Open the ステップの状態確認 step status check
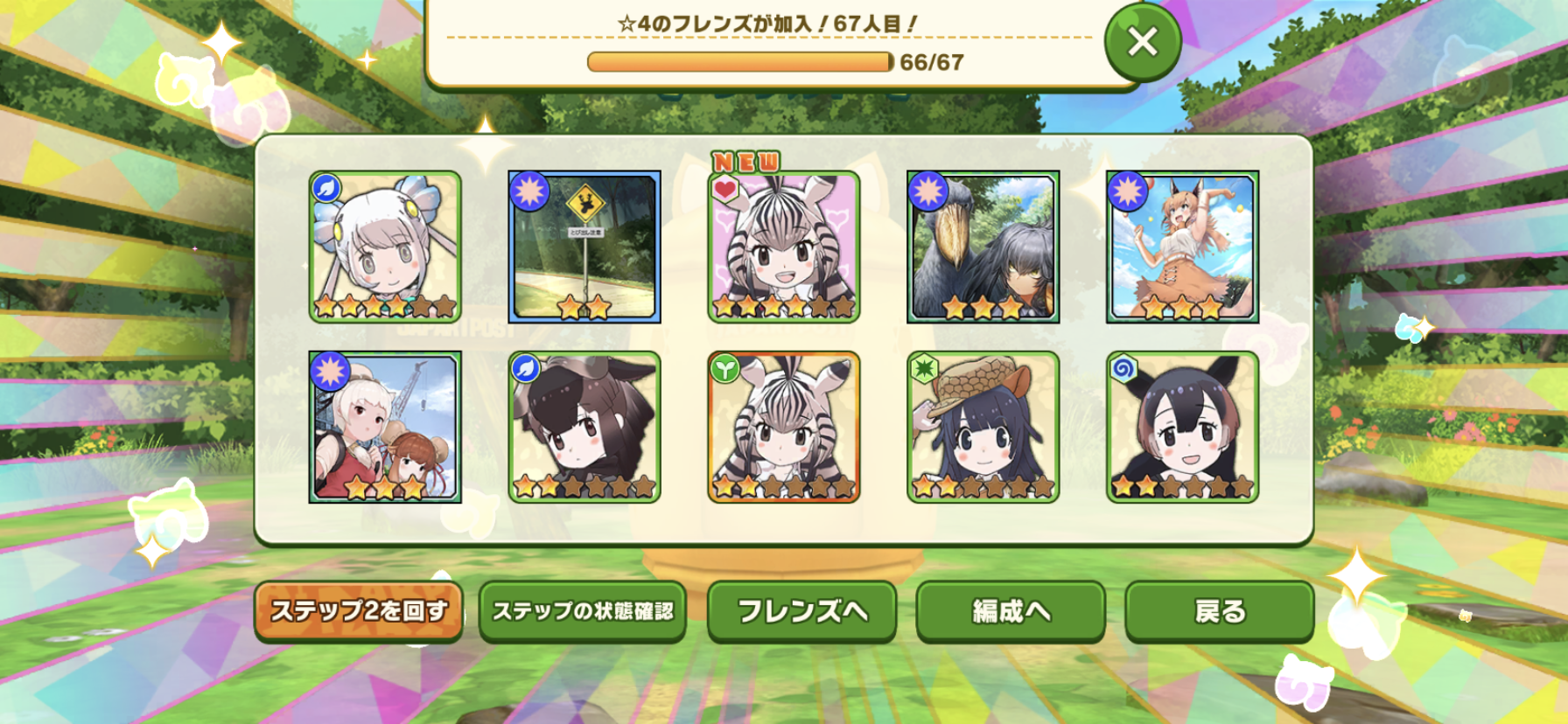 point(583,610)
